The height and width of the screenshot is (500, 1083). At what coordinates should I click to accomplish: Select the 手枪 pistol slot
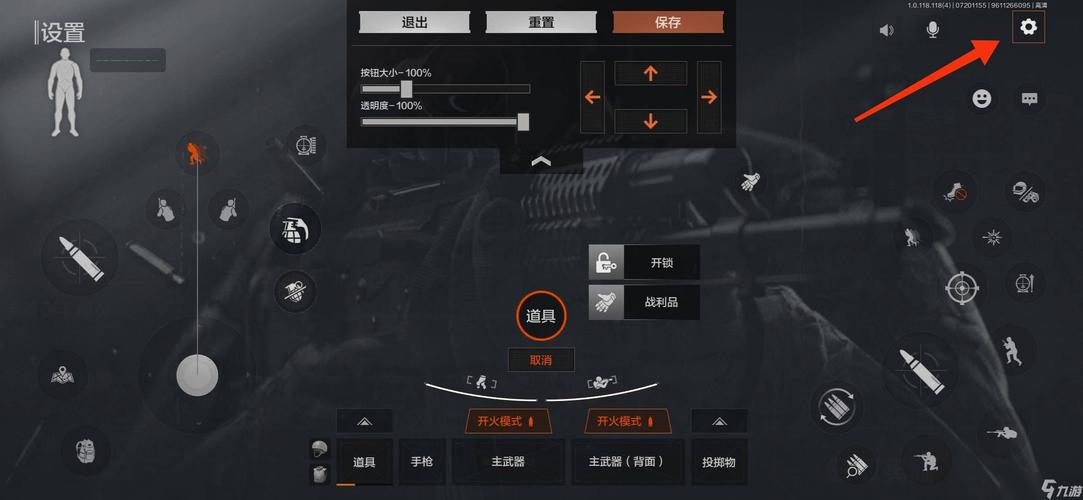click(x=422, y=462)
